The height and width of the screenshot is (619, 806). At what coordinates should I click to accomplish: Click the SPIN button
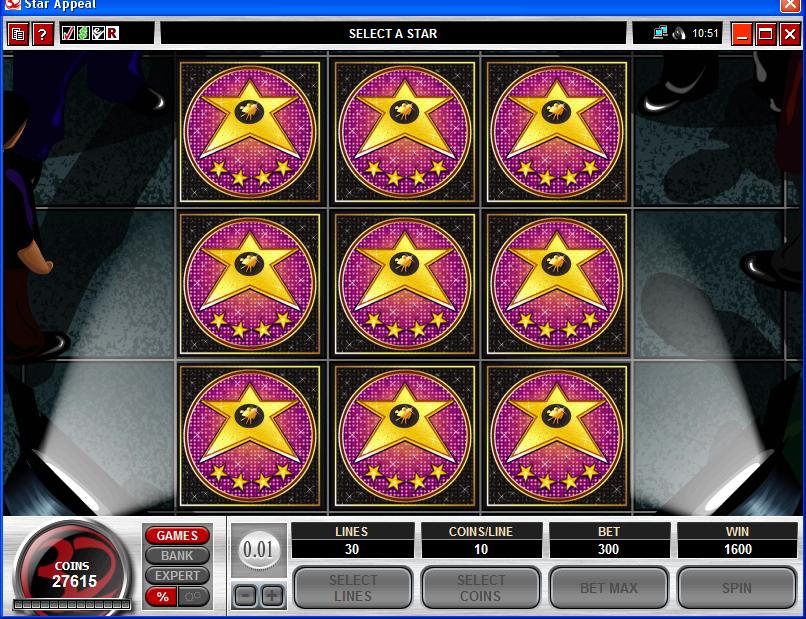pos(737,588)
